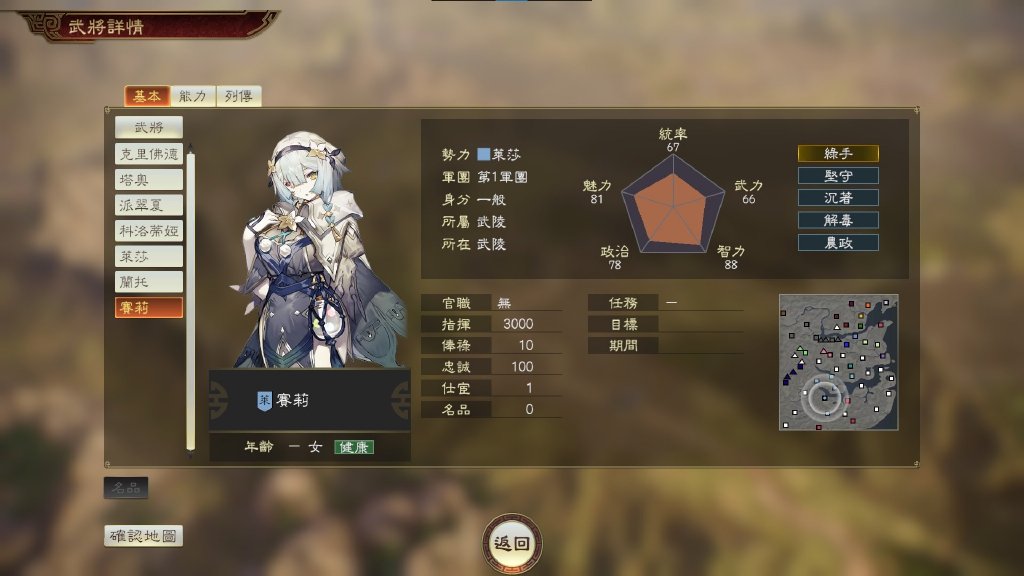
Task: Open the 列傳 biography tab
Action: [238, 96]
